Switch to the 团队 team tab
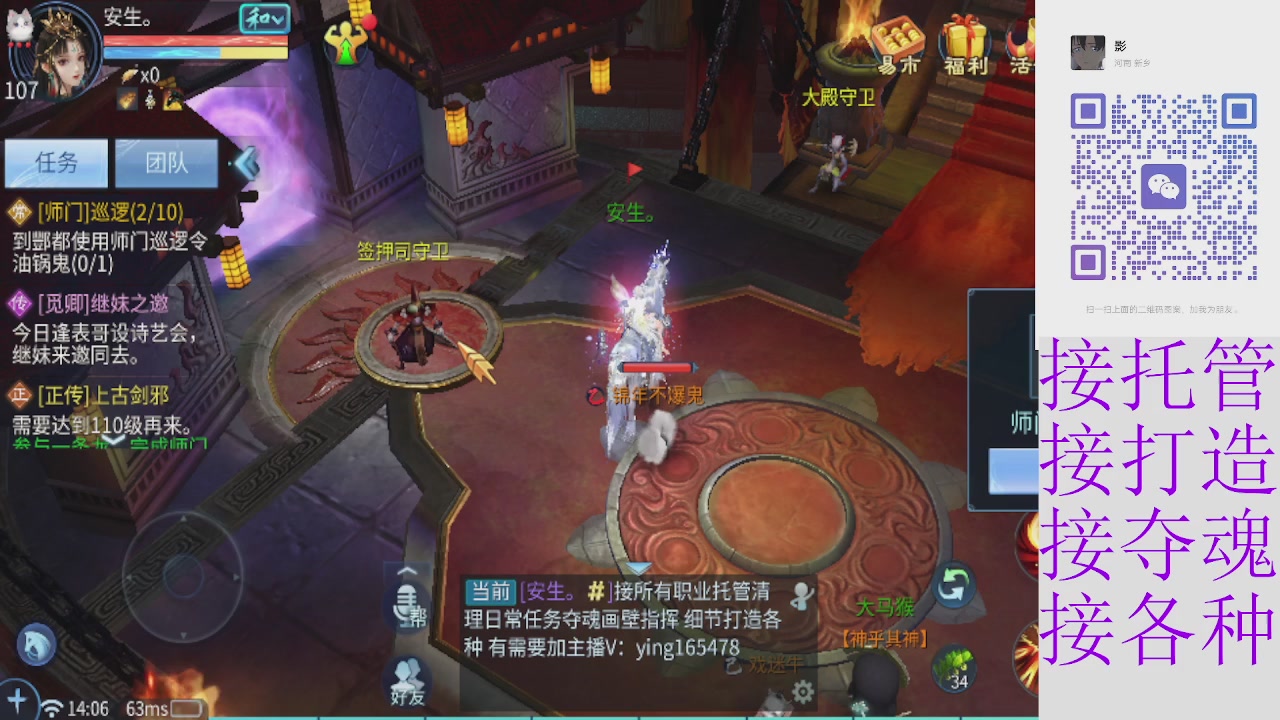Viewport: 1280px width, 720px height. pos(166,162)
